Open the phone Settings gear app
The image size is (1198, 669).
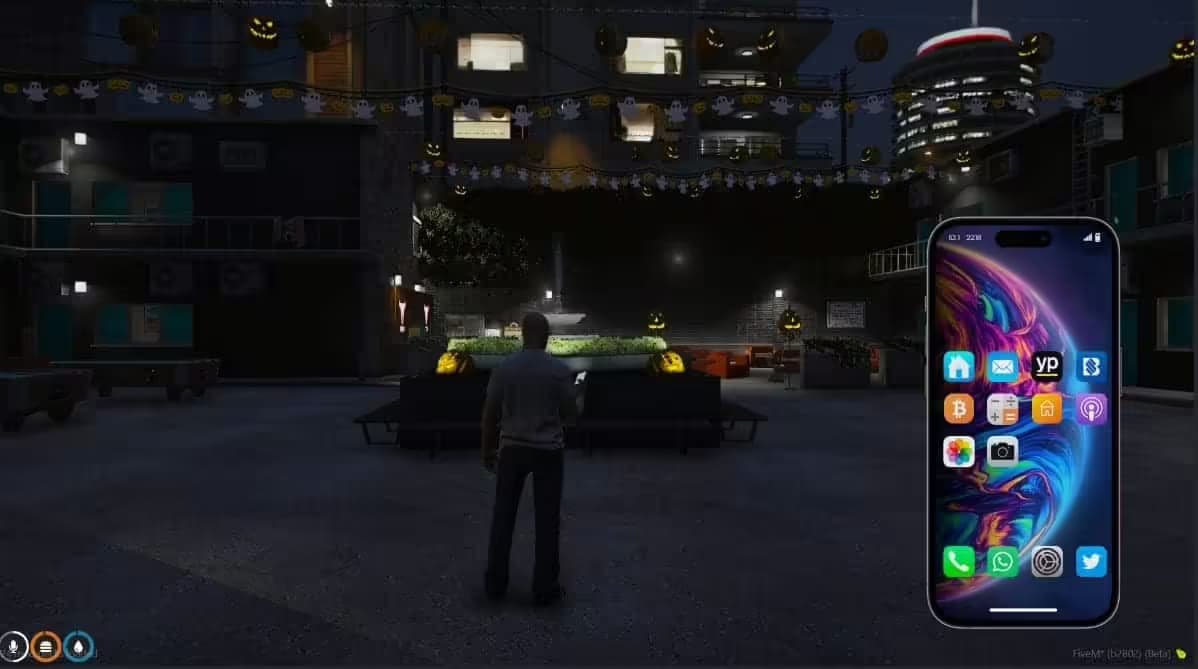click(x=1047, y=561)
